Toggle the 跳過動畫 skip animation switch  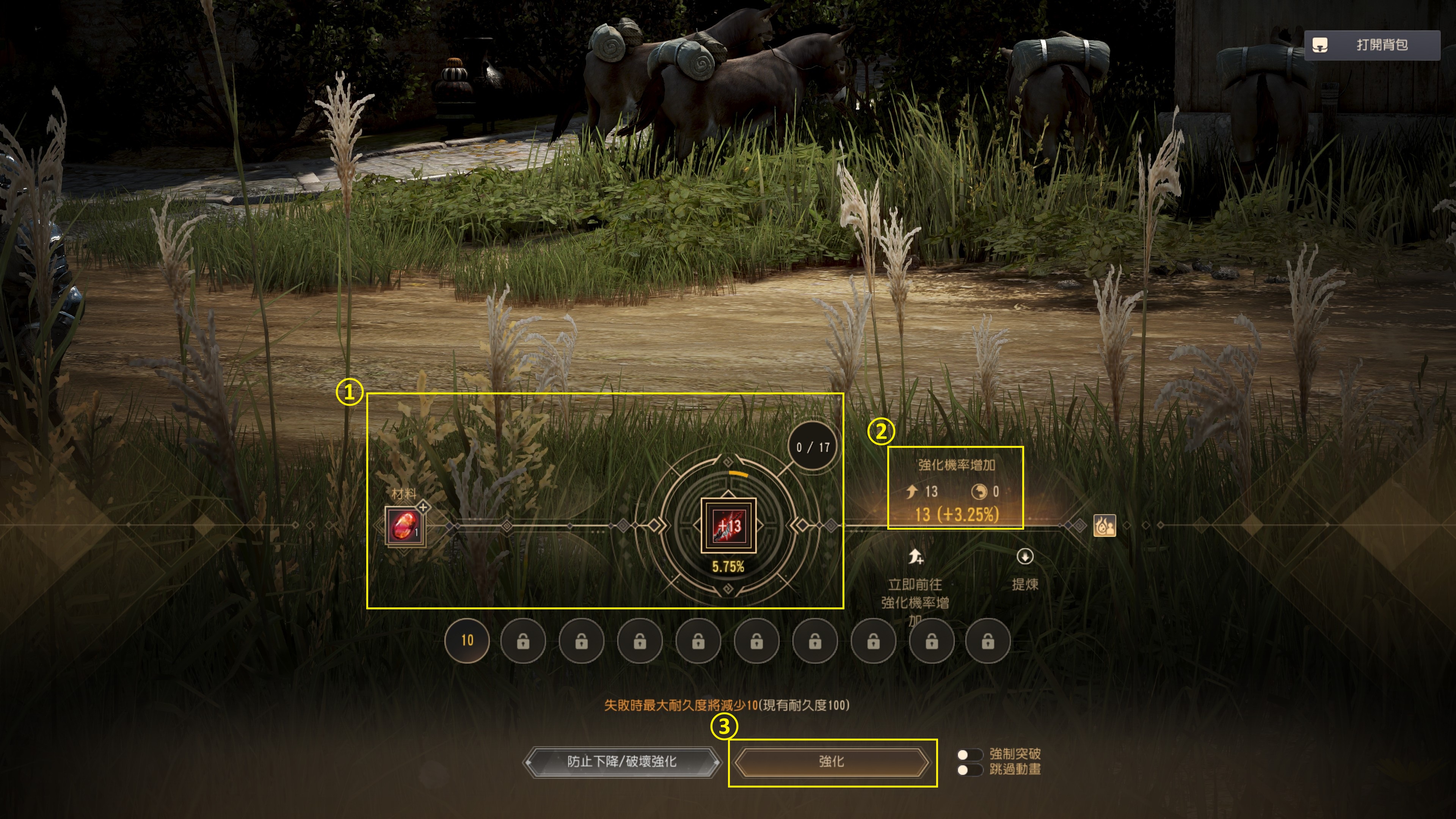969,770
